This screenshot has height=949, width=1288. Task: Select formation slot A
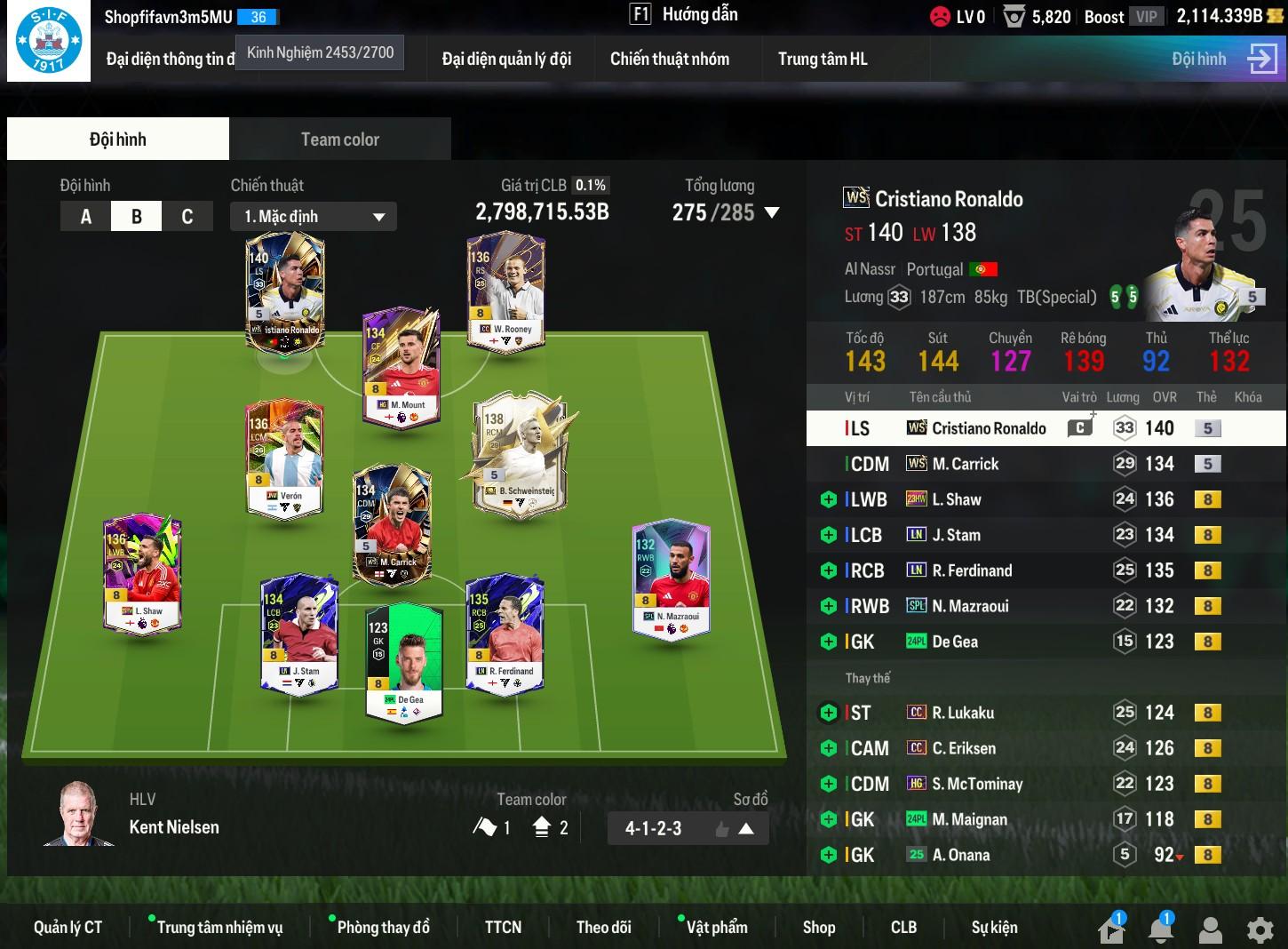86,217
